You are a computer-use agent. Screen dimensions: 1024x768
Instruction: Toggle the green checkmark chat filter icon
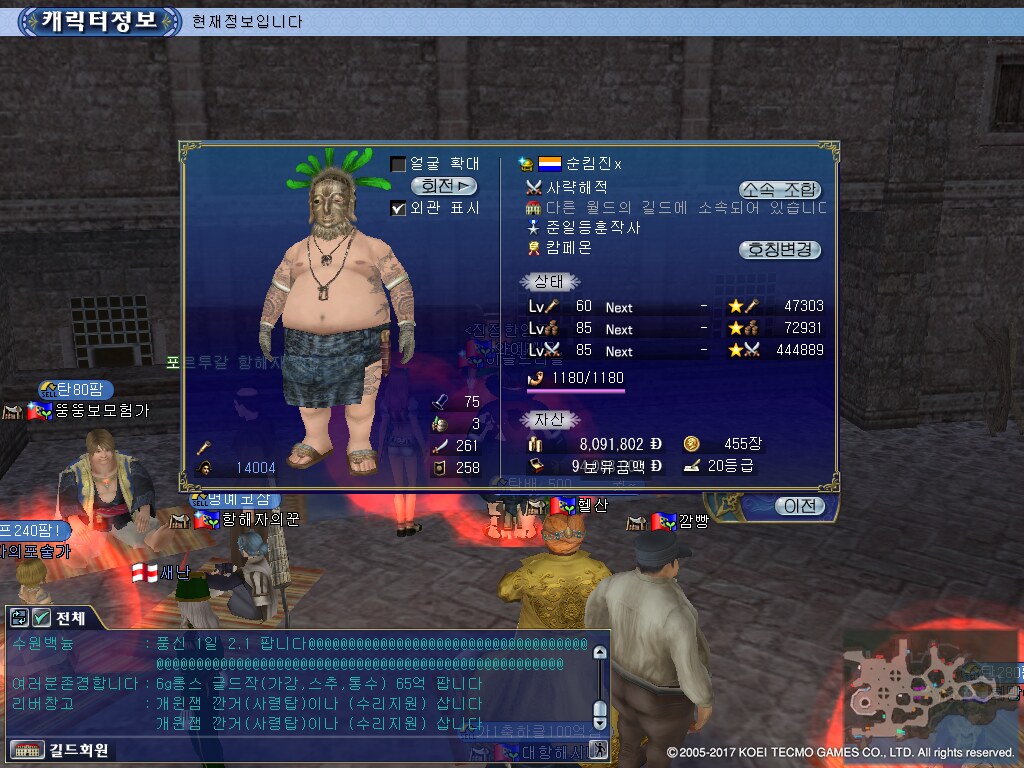click(x=42, y=618)
